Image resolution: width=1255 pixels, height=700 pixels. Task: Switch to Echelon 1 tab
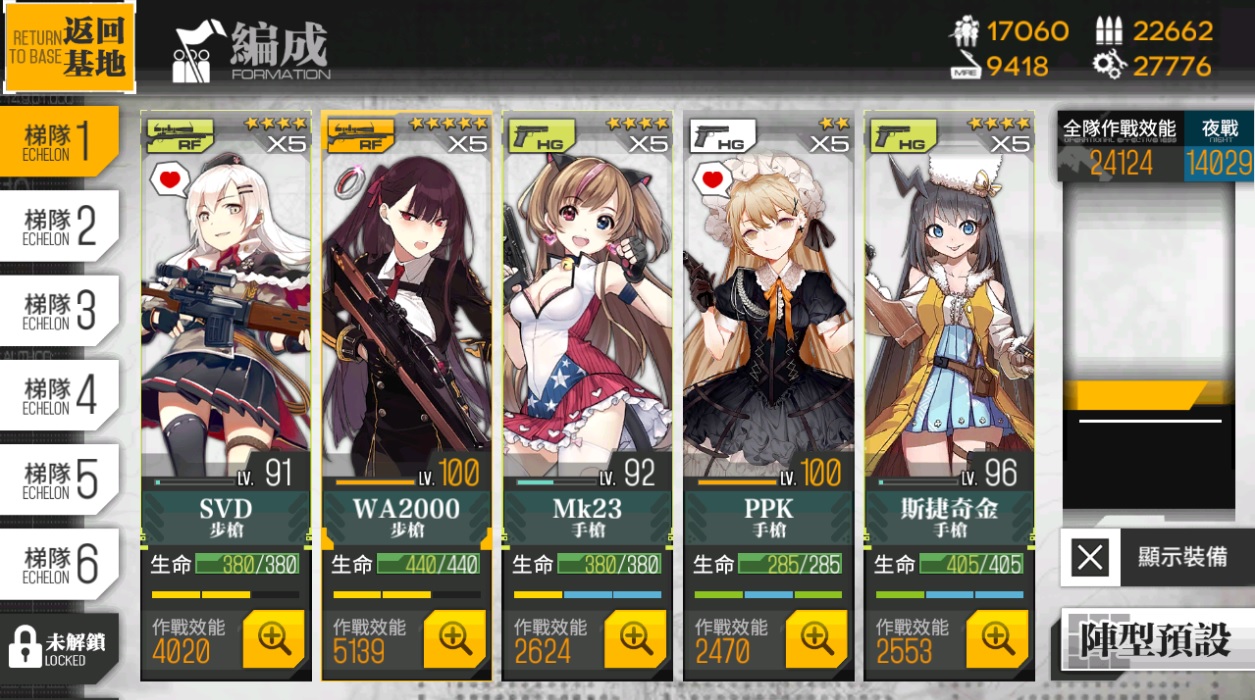58,141
